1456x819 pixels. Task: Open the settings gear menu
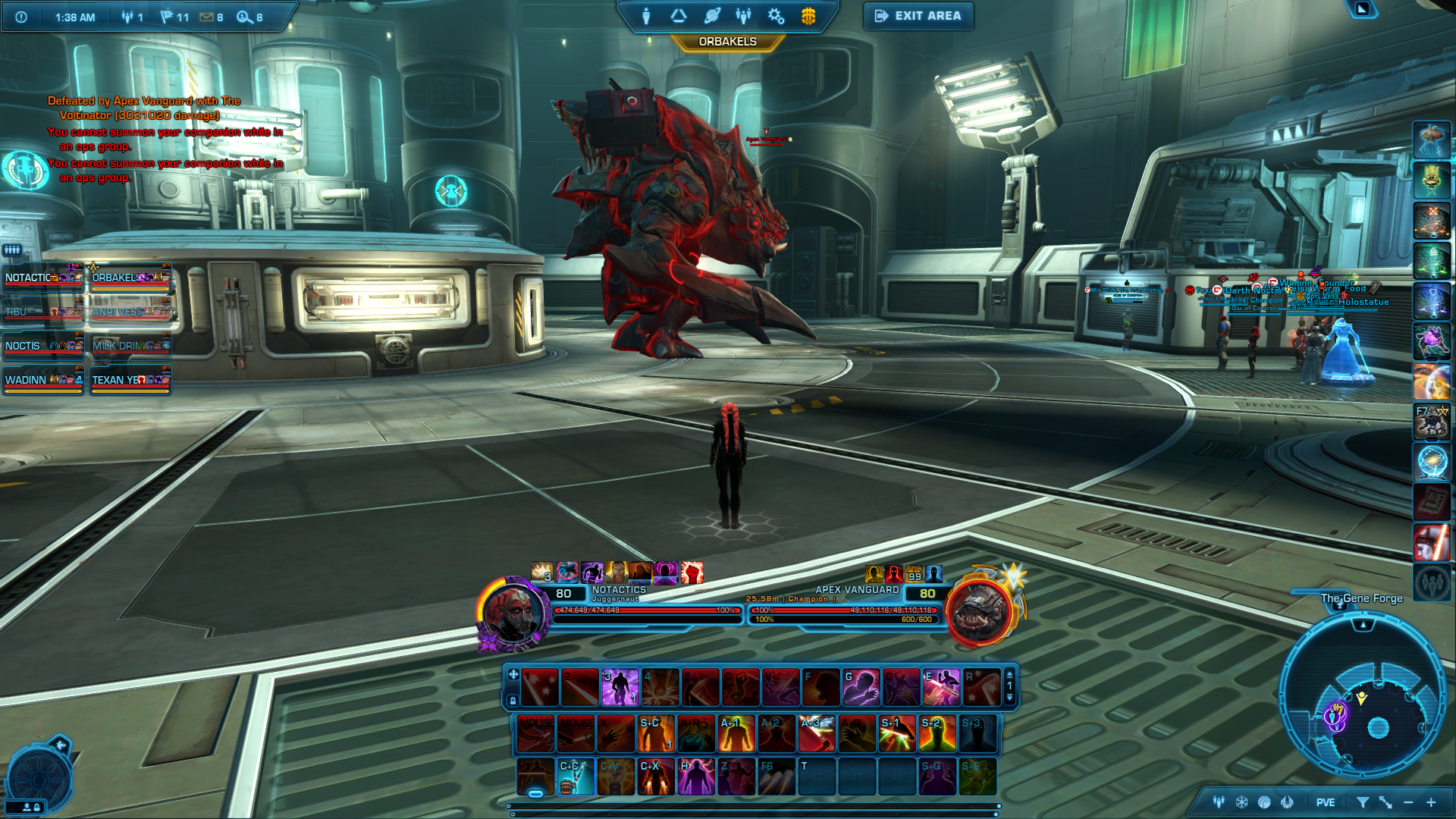click(776, 16)
